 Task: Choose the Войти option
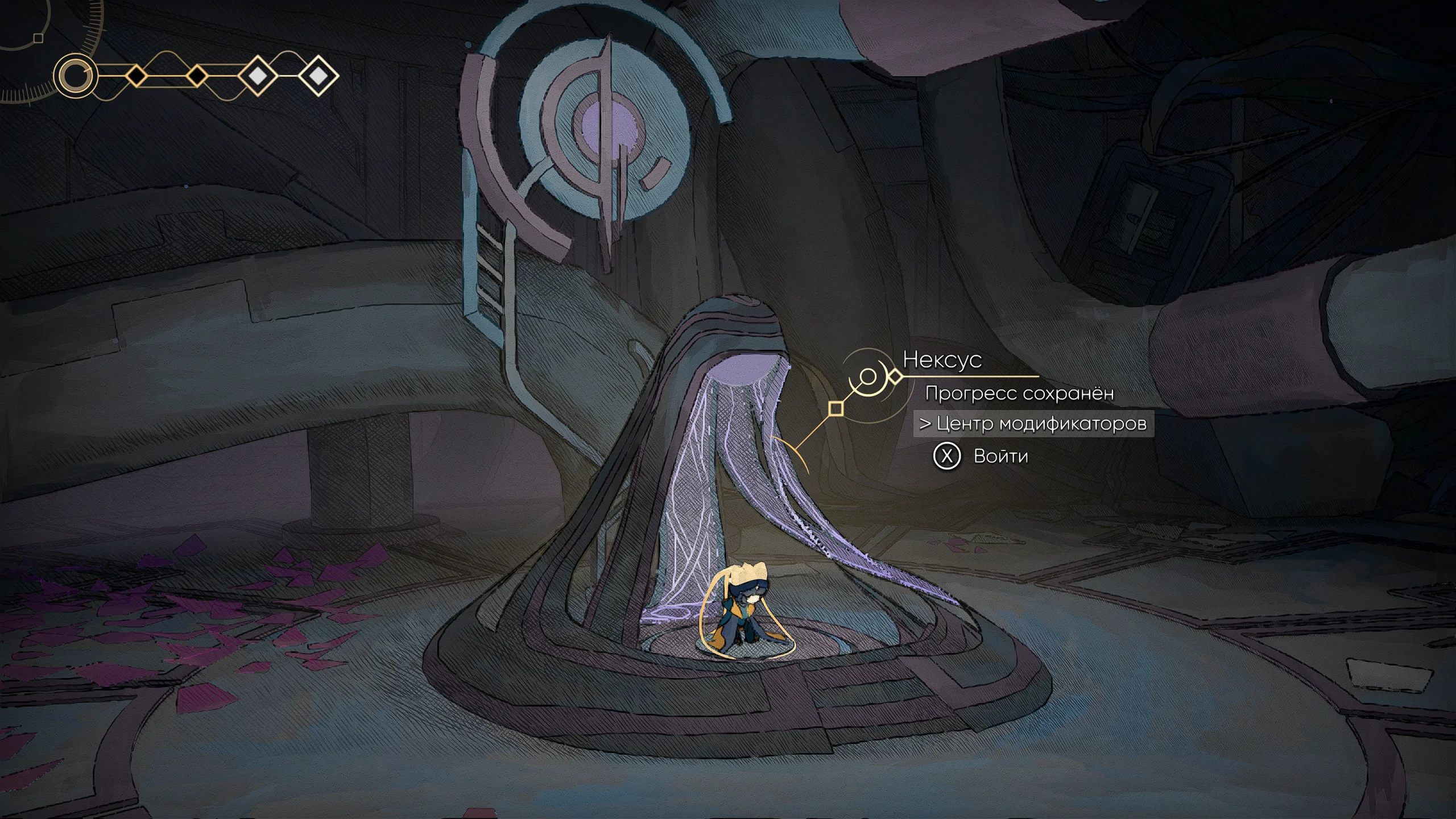point(999,456)
